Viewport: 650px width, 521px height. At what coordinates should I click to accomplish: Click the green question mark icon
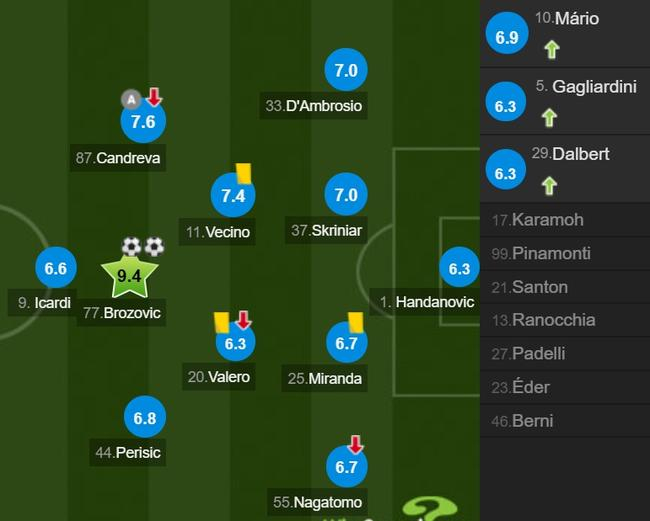pyautogui.click(x=430, y=508)
